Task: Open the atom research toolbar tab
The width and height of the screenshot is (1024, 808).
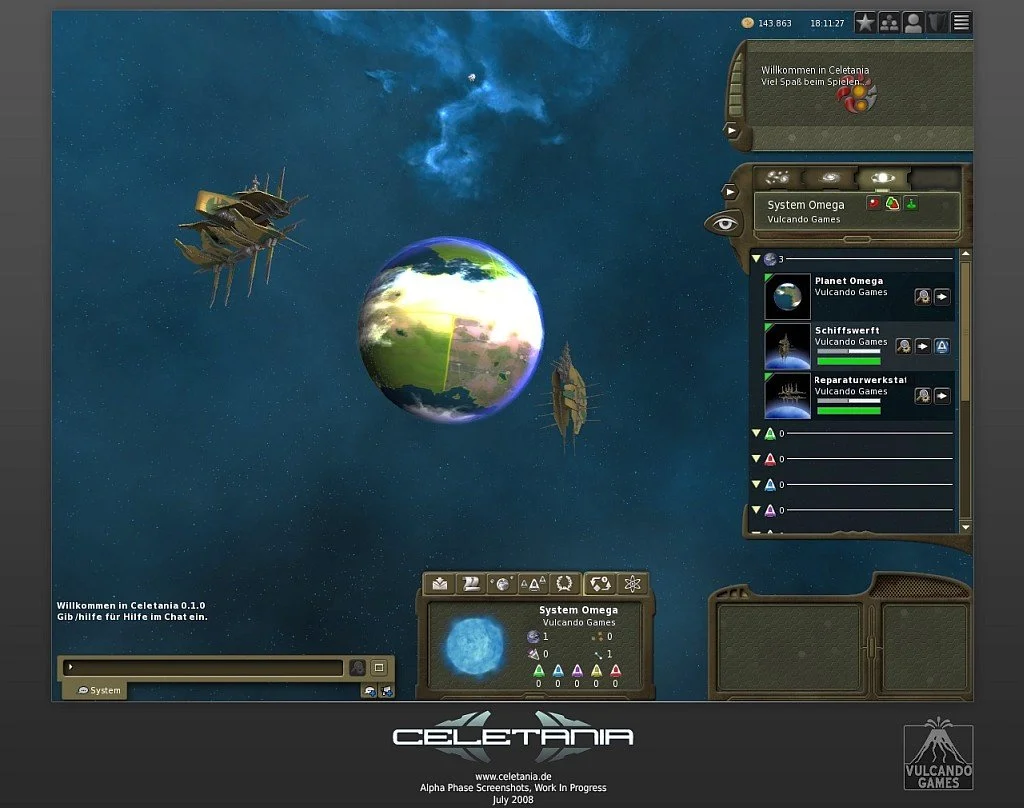Action: [x=632, y=583]
